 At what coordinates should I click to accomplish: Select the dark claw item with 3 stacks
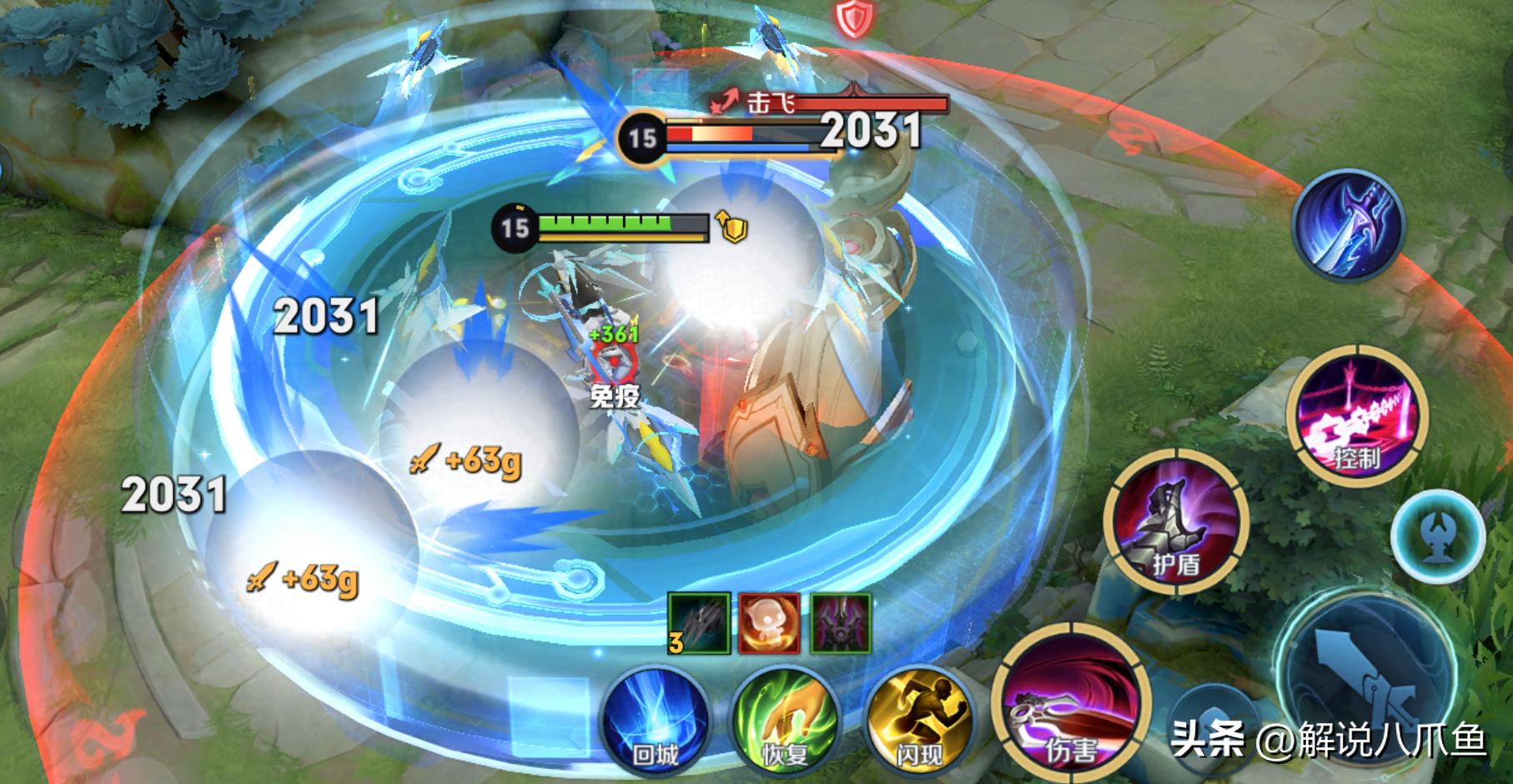pos(699,624)
